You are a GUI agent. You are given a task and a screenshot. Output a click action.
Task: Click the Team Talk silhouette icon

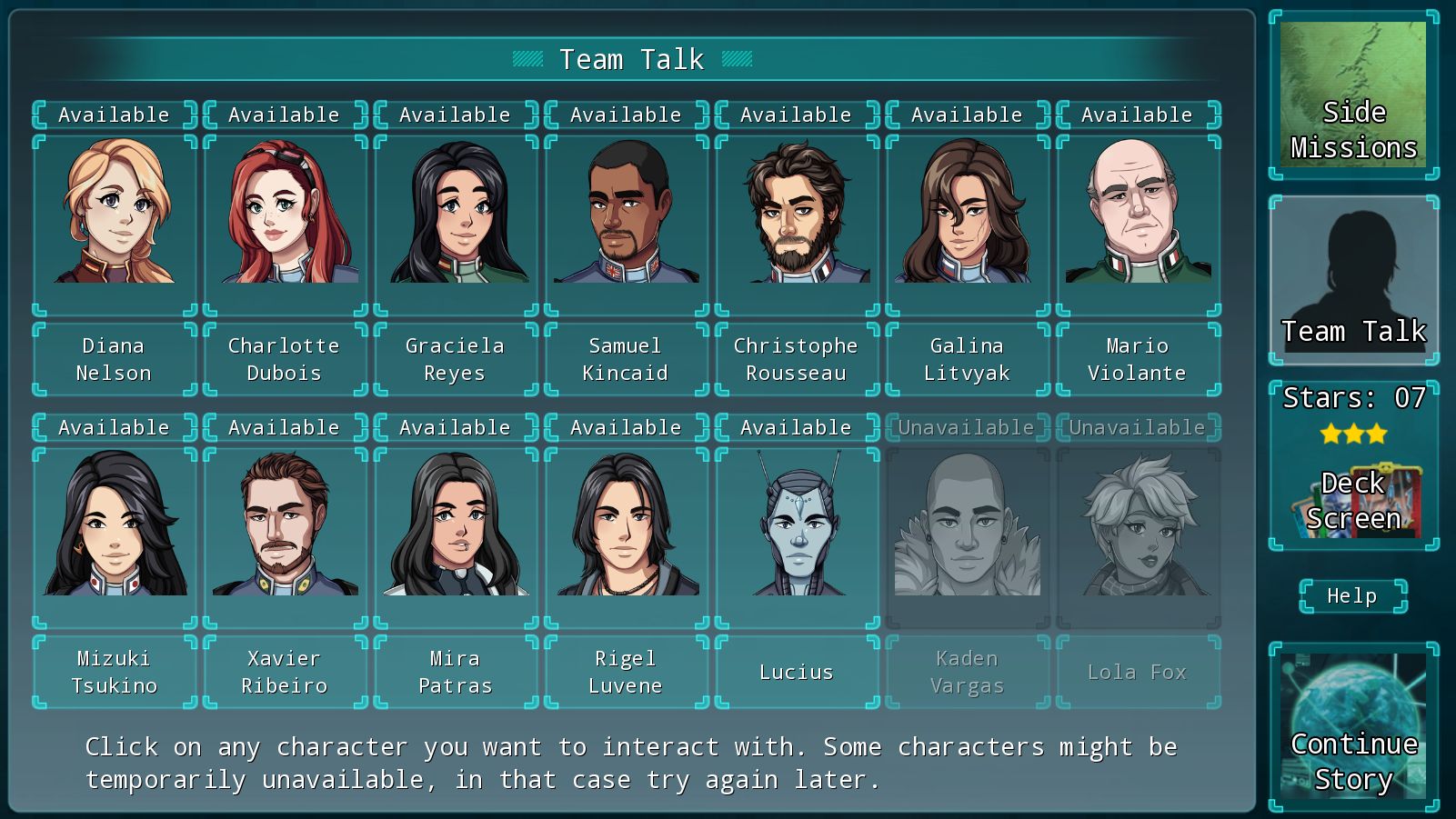click(1352, 273)
